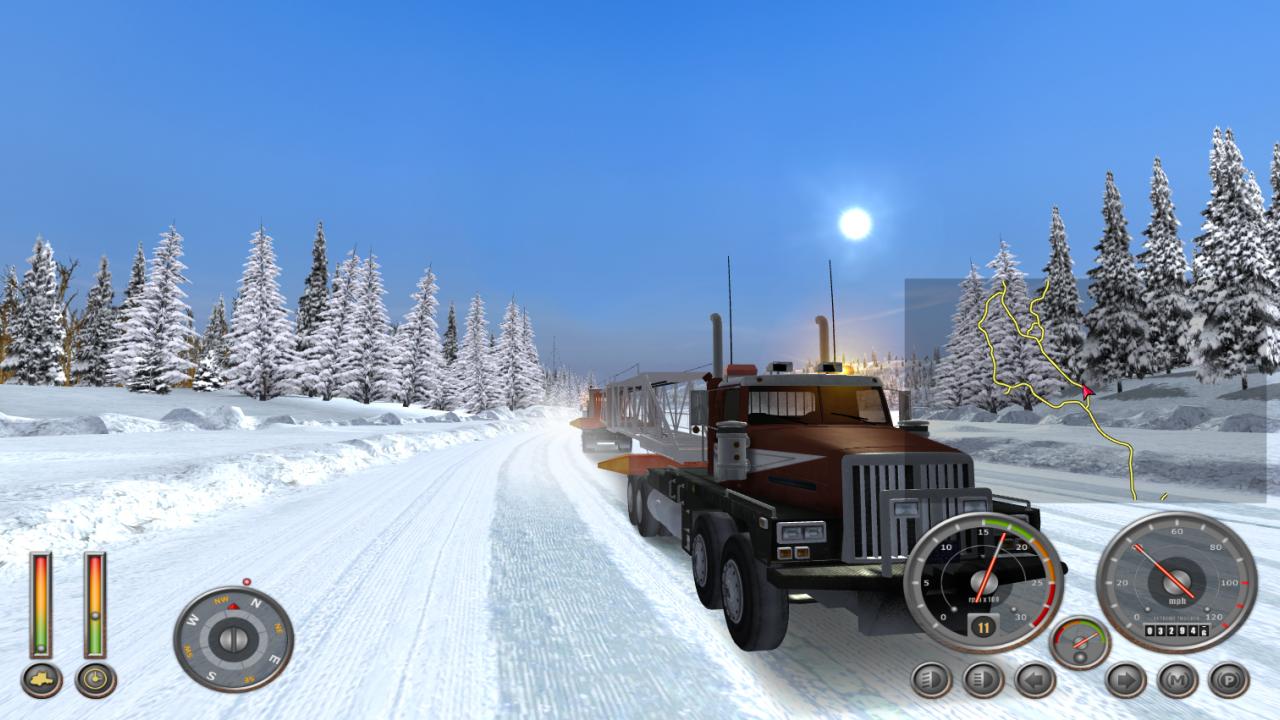Select the yellow clock timer icon
Viewport: 1280px width, 720px height.
coord(96,680)
